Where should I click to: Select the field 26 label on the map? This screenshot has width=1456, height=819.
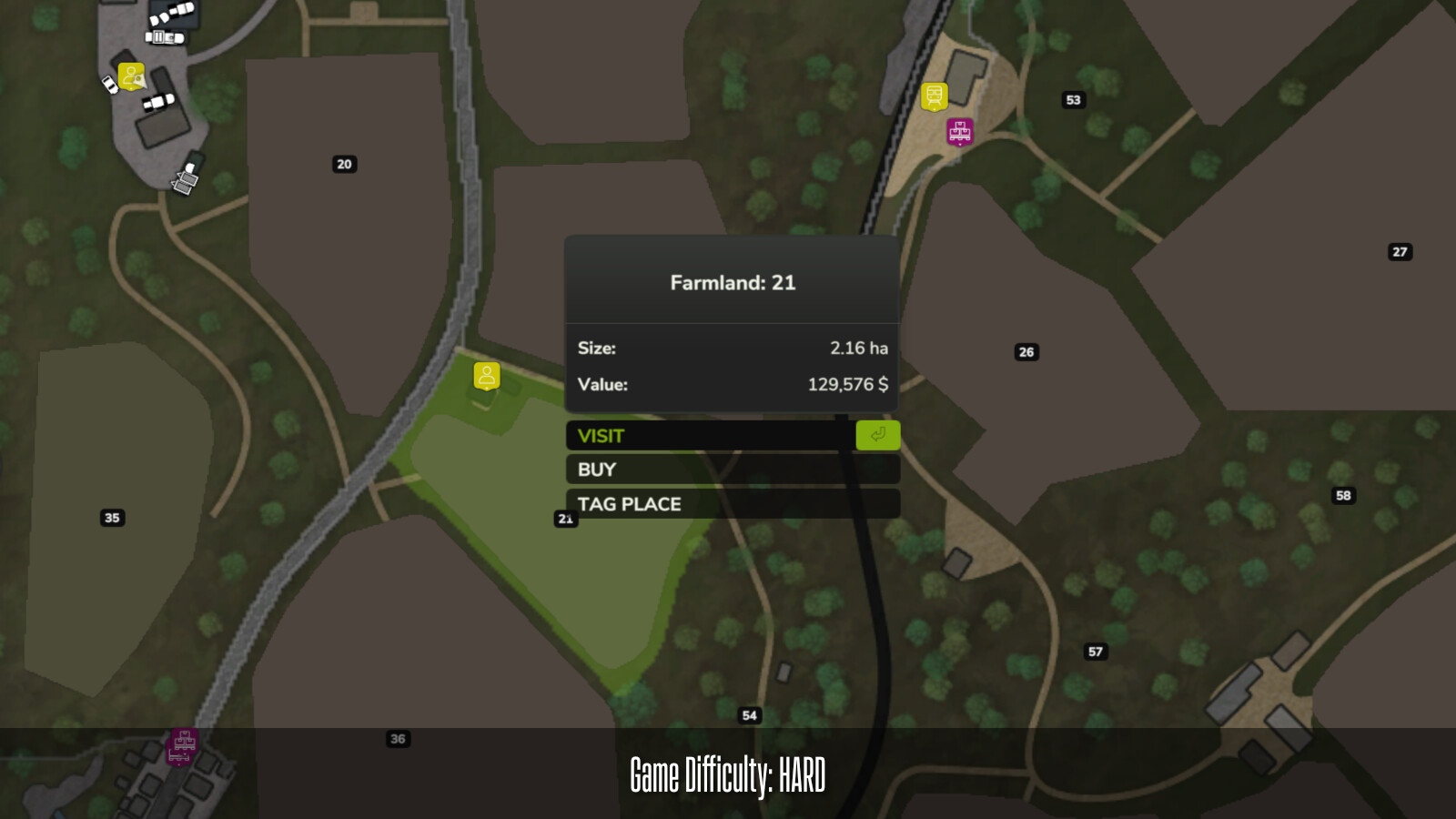click(x=1027, y=352)
